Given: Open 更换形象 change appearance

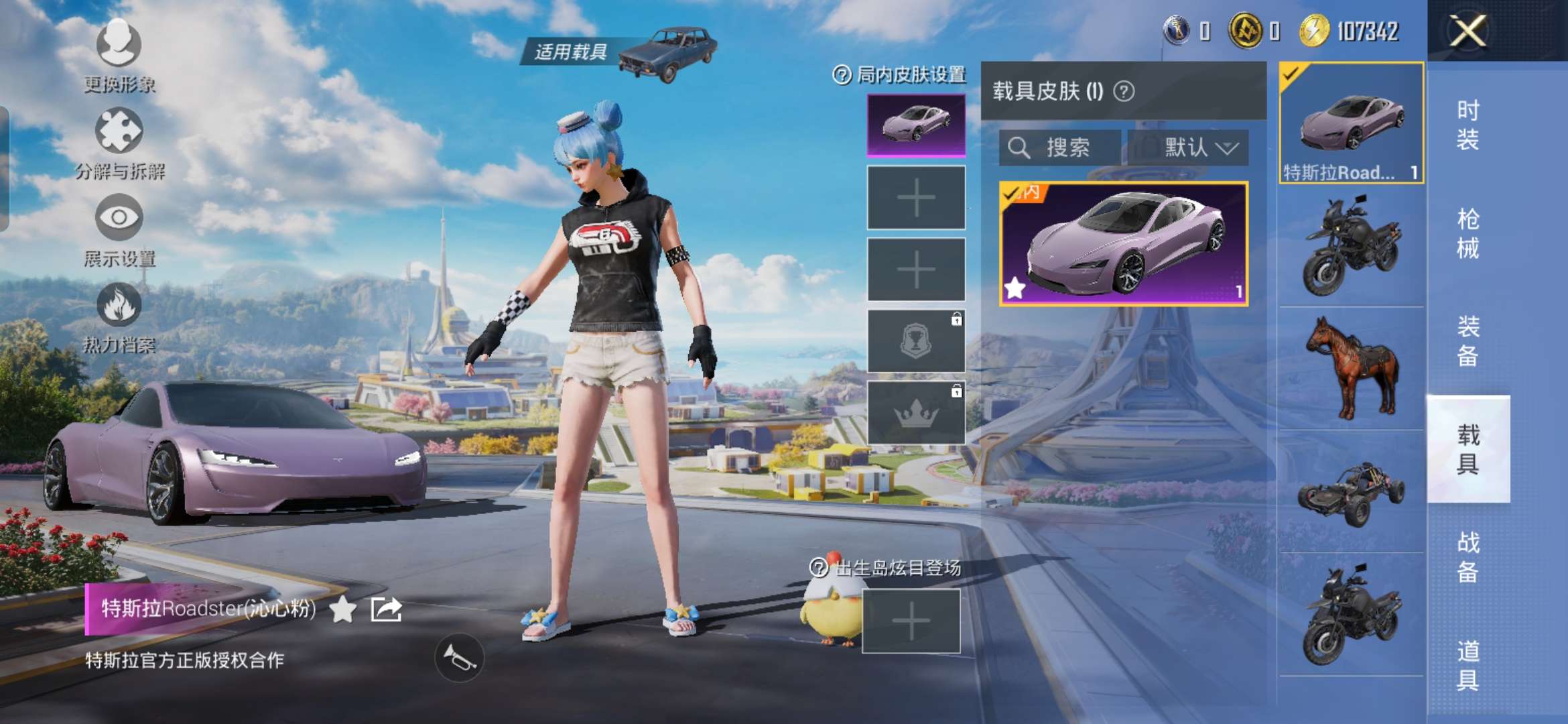Looking at the screenshot, I should point(119,54).
